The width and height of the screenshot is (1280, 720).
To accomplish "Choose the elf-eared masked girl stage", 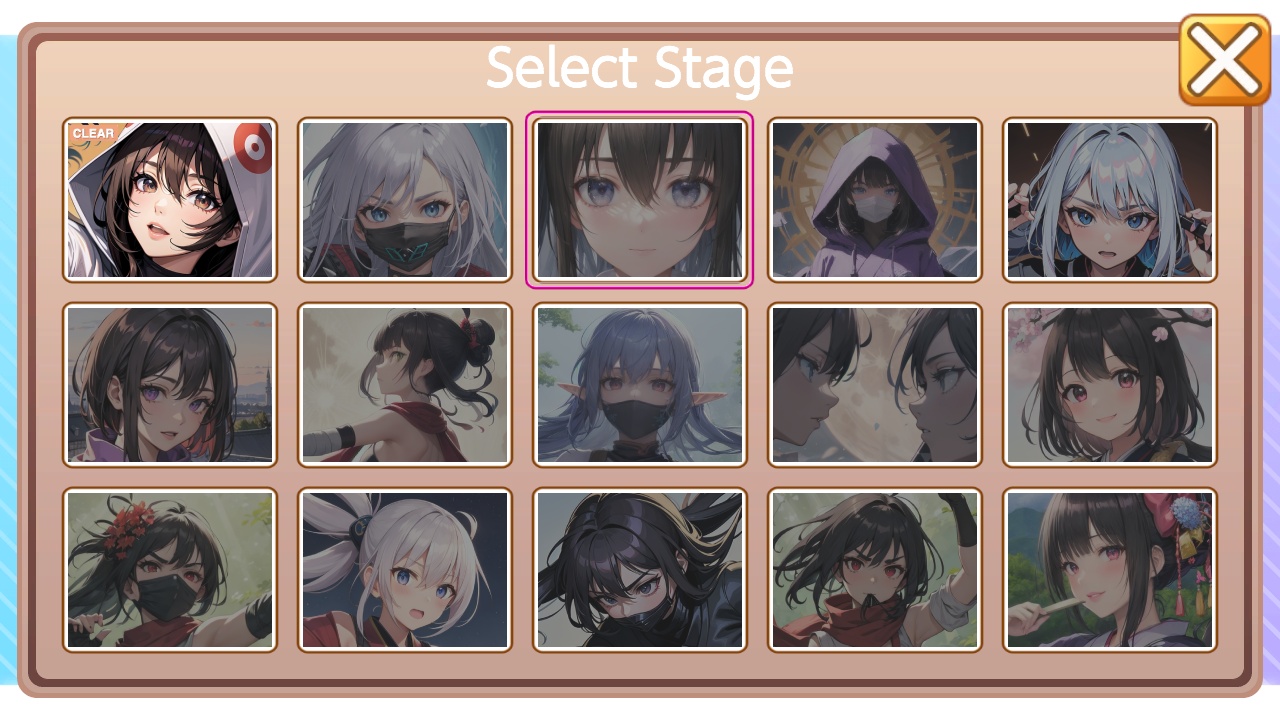I will [x=639, y=384].
